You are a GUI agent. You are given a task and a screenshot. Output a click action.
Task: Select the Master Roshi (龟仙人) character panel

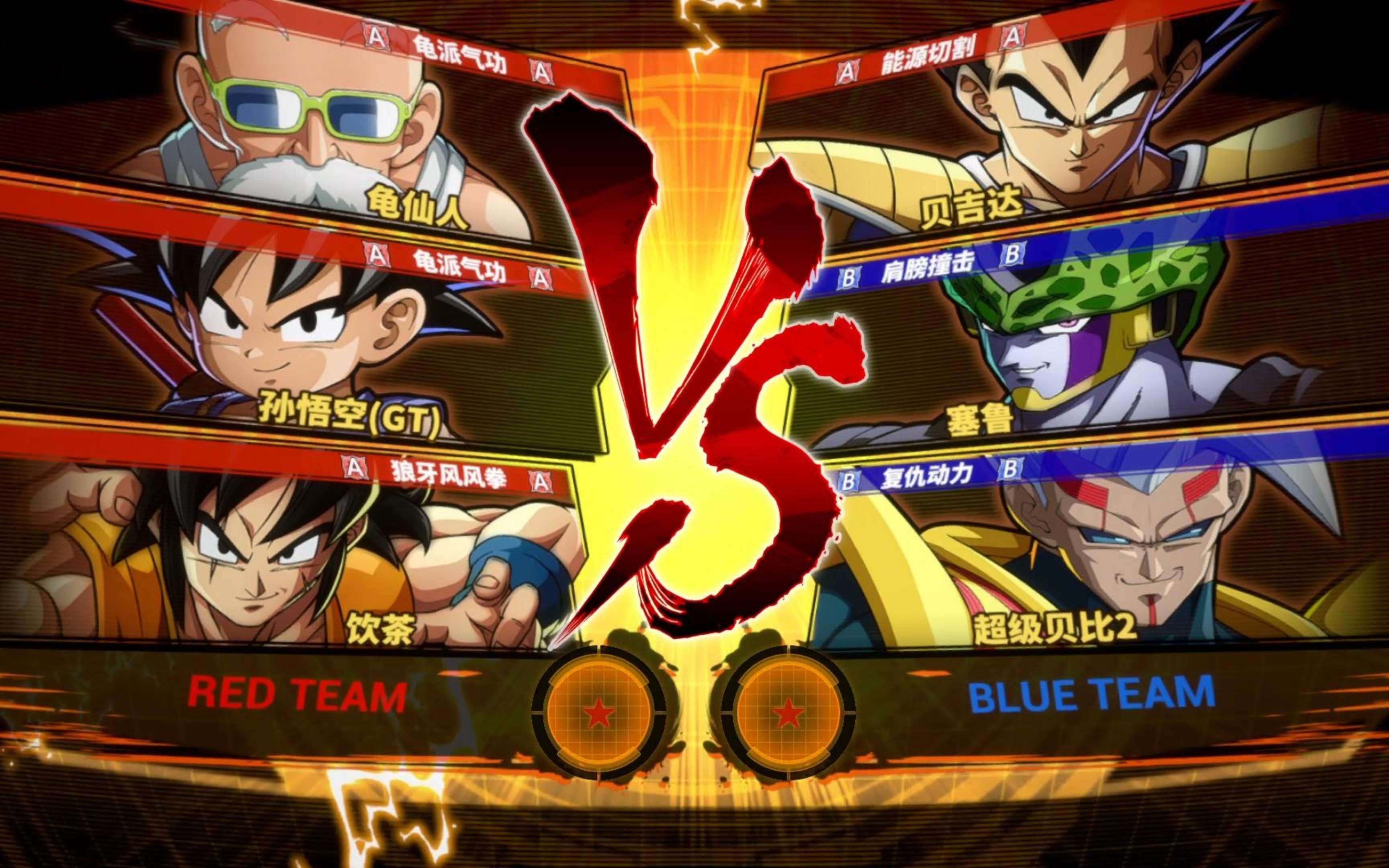point(322,132)
